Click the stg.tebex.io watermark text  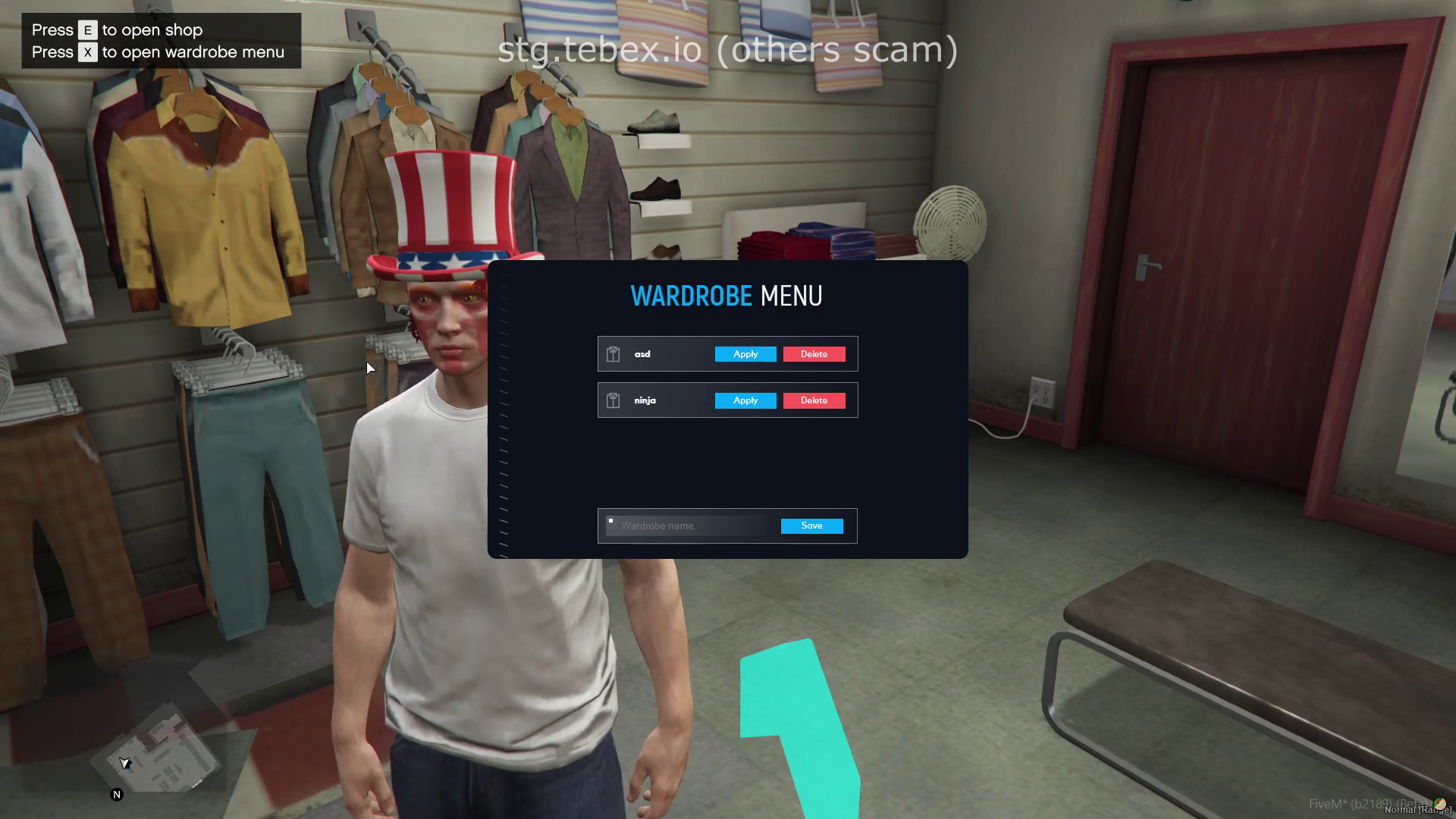[x=728, y=50]
